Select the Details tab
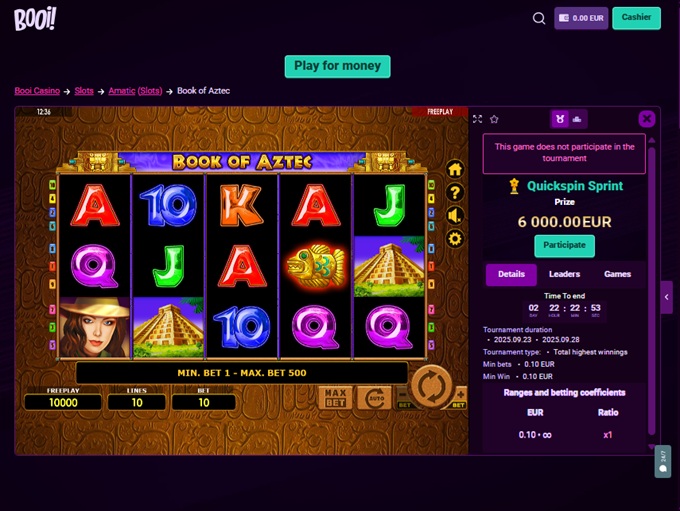 click(511, 274)
